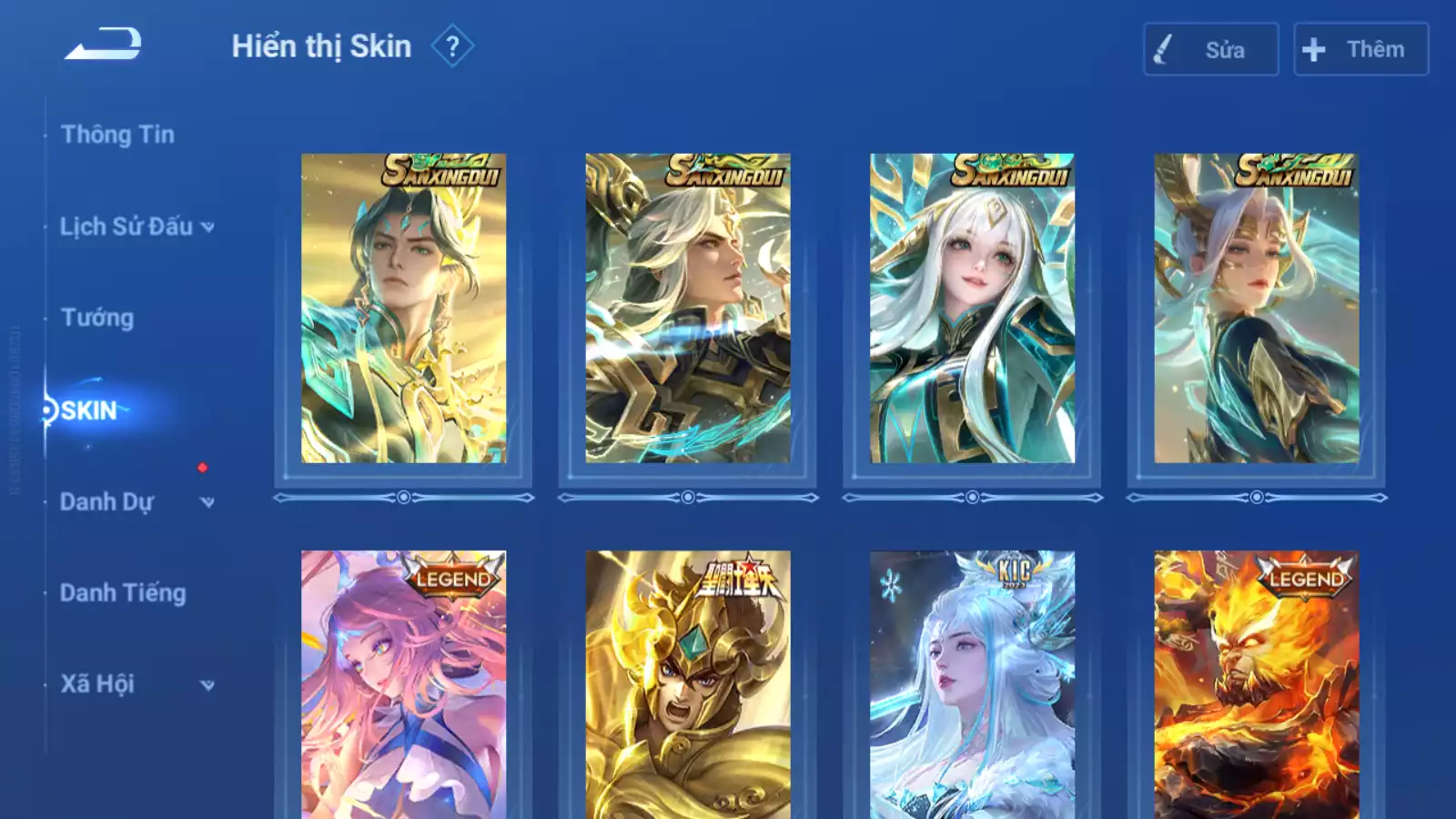Switch to the Danh Tiếng tab
Screen dimensions: 1456x819
(123, 593)
